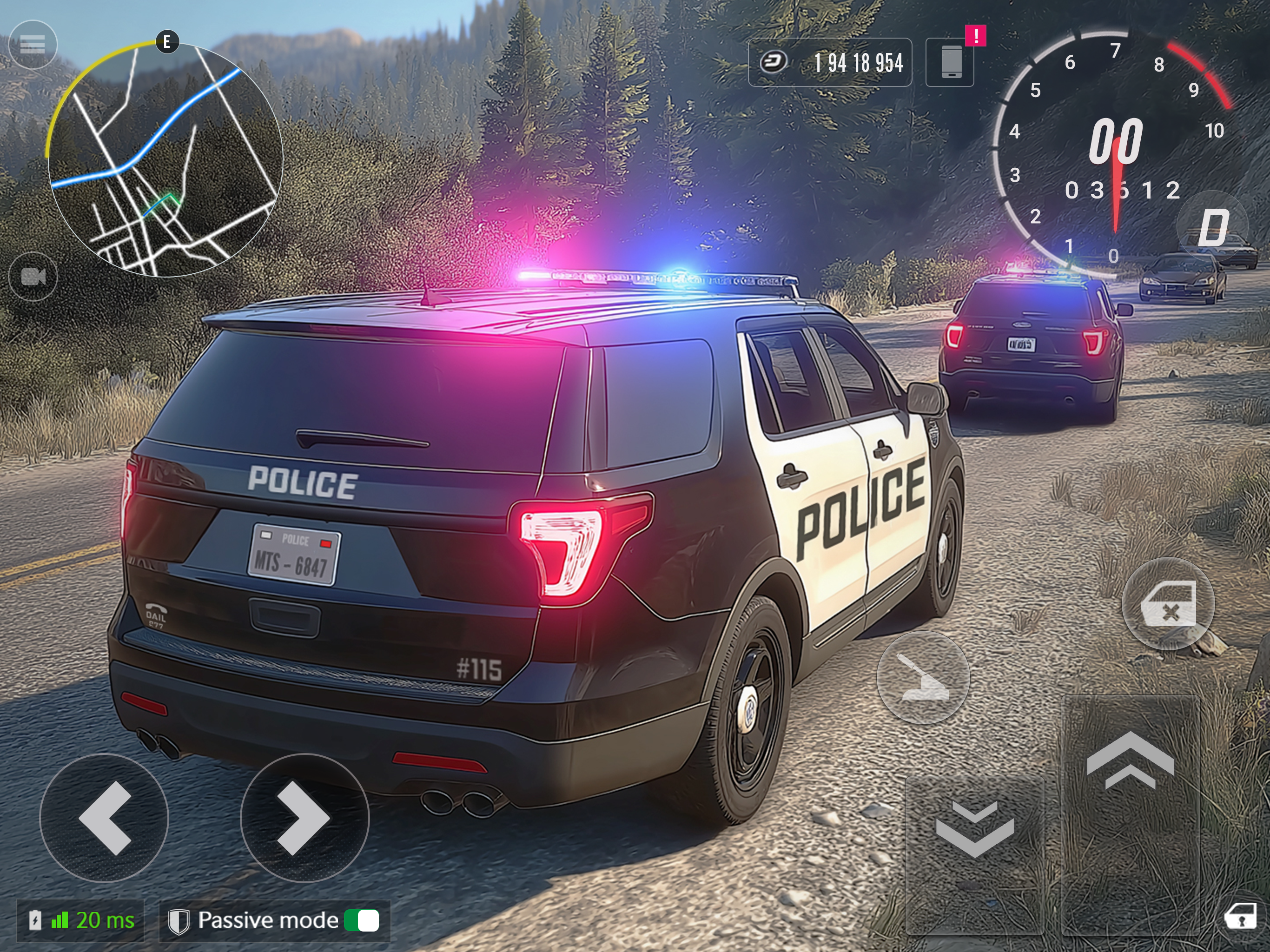Toggle the Passive mode switch

(362, 921)
